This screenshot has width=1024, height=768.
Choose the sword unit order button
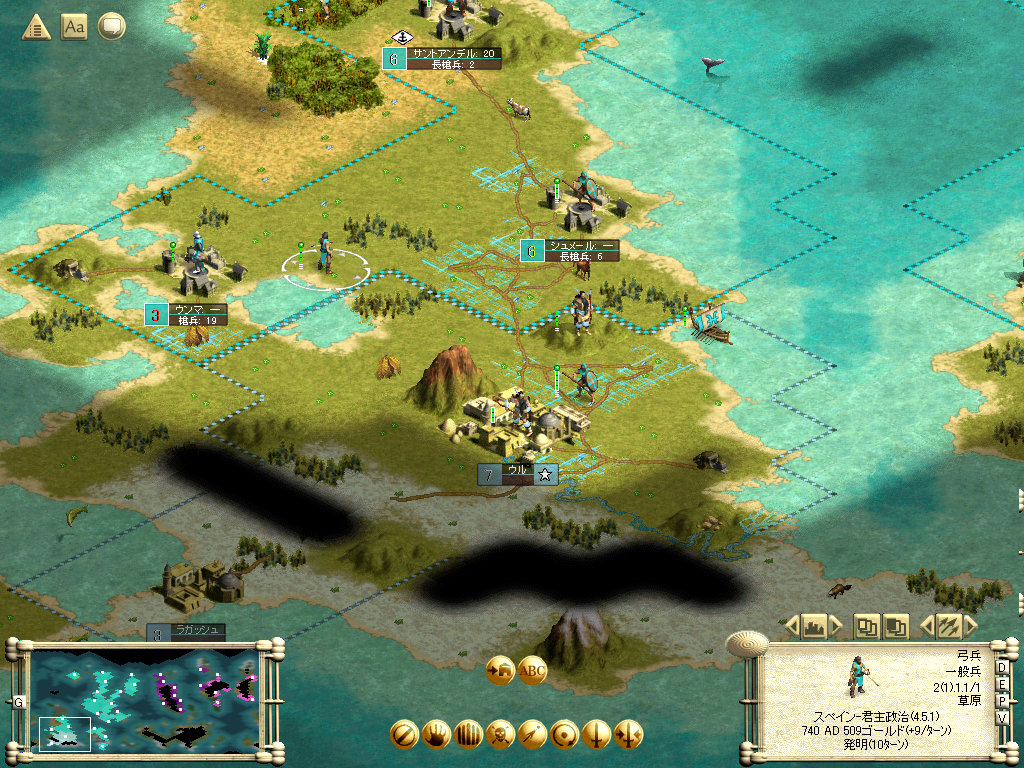[596, 735]
